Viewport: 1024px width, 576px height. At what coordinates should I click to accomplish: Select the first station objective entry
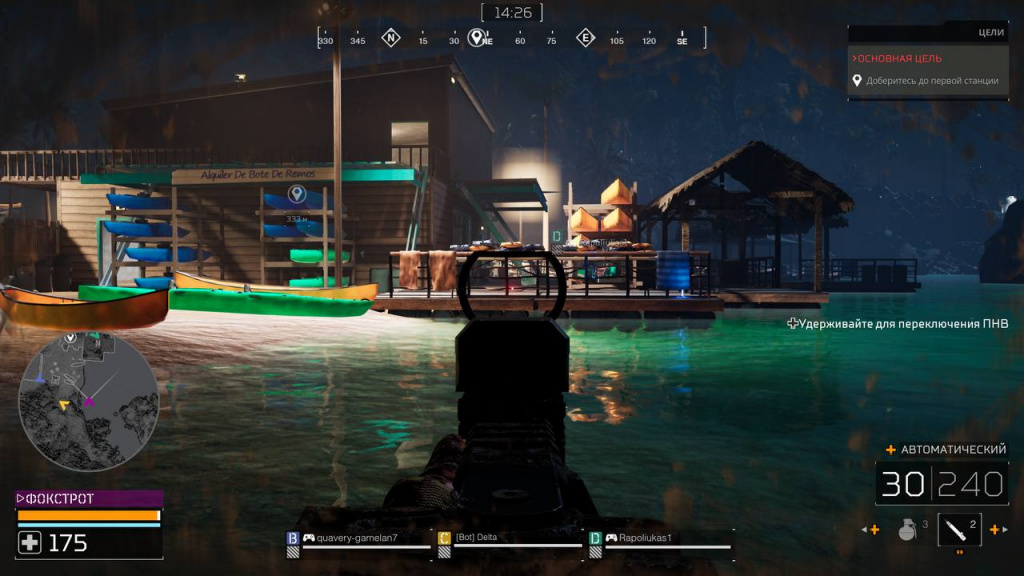click(x=932, y=81)
